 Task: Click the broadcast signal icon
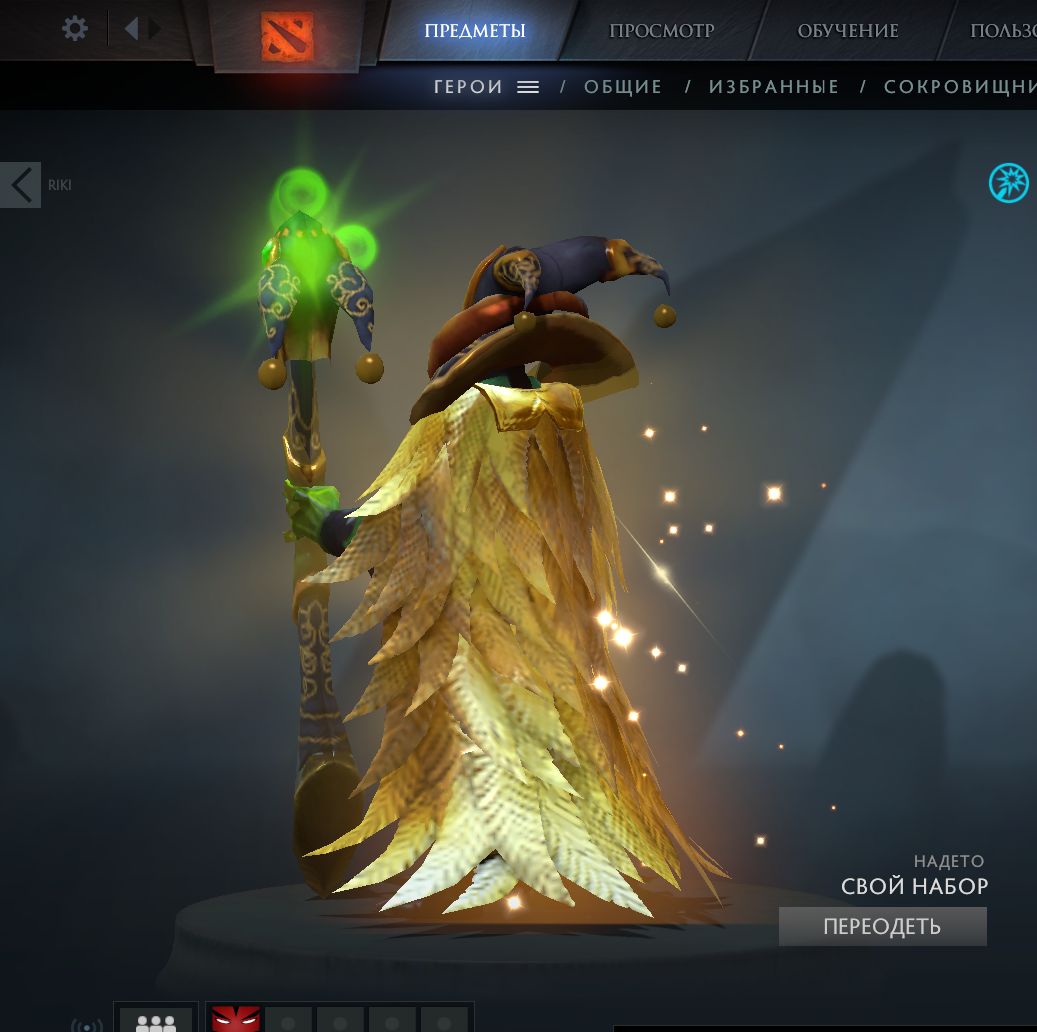pyautogui.click(x=87, y=1025)
